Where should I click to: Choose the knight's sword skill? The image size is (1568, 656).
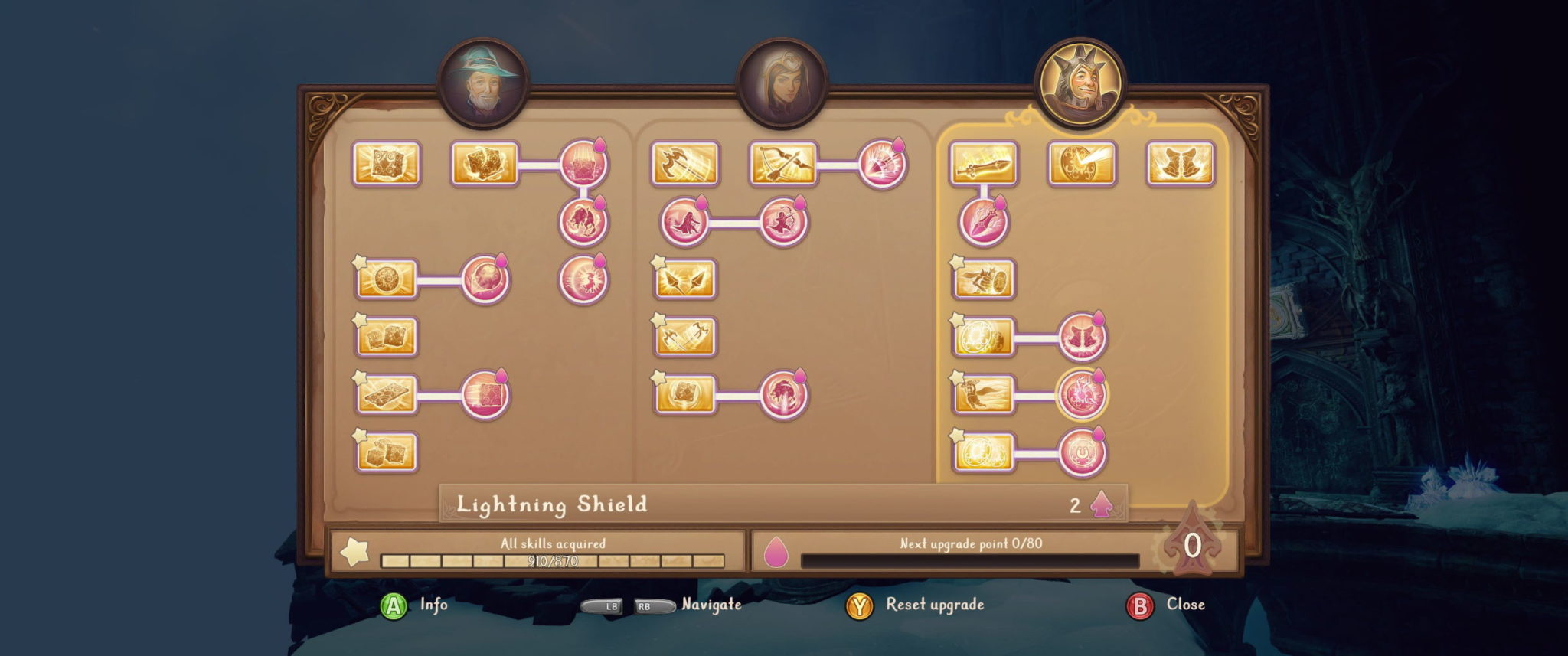983,163
